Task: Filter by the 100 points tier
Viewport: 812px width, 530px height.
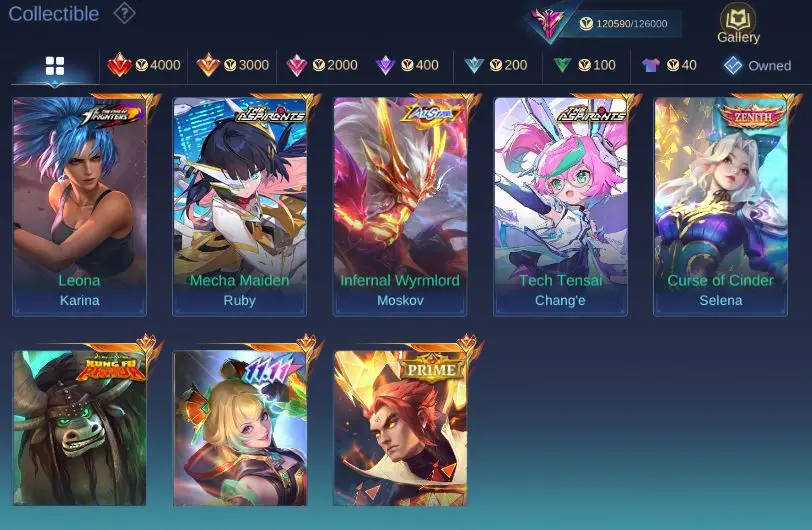Action: pyautogui.click(x=585, y=65)
